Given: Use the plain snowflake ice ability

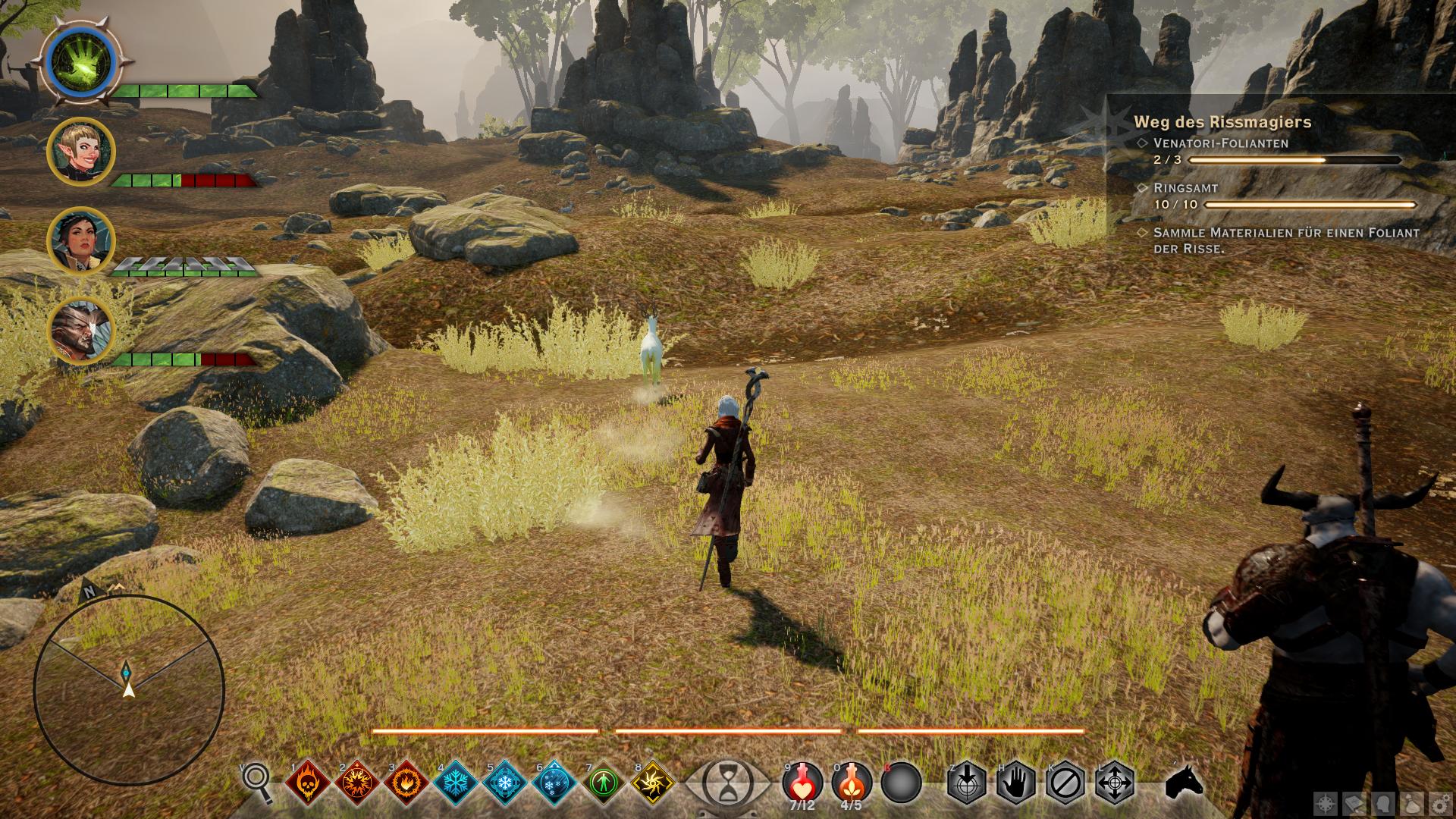Looking at the screenshot, I should coord(455,781).
